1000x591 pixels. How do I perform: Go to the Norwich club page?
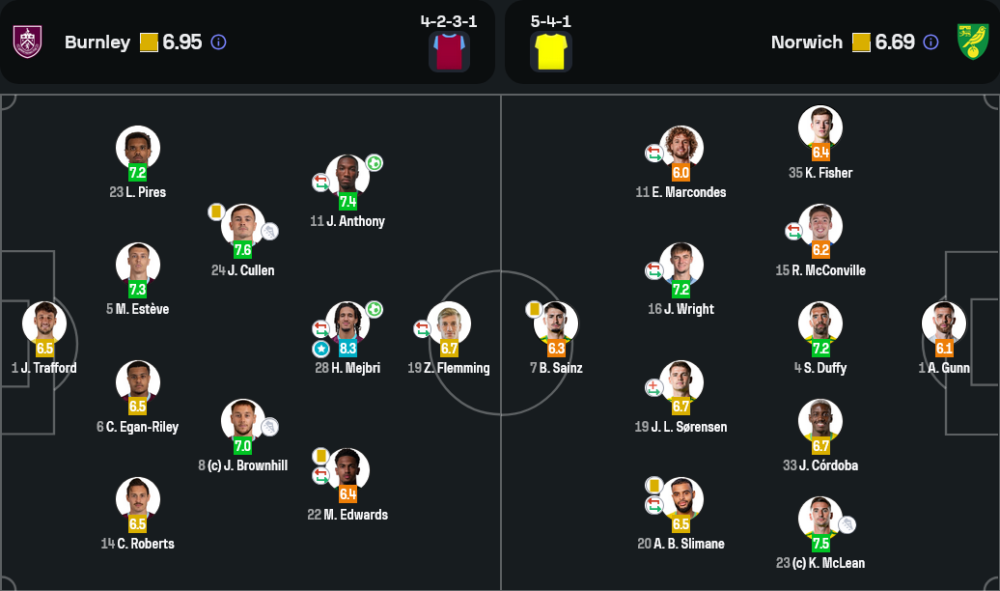[x=806, y=42]
